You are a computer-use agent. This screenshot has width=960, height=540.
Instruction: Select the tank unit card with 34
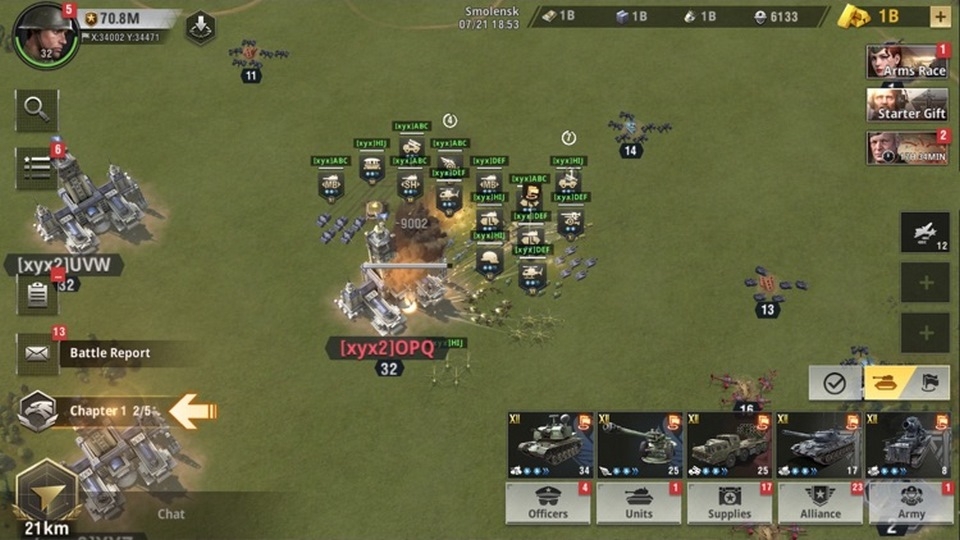tap(550, 445)
